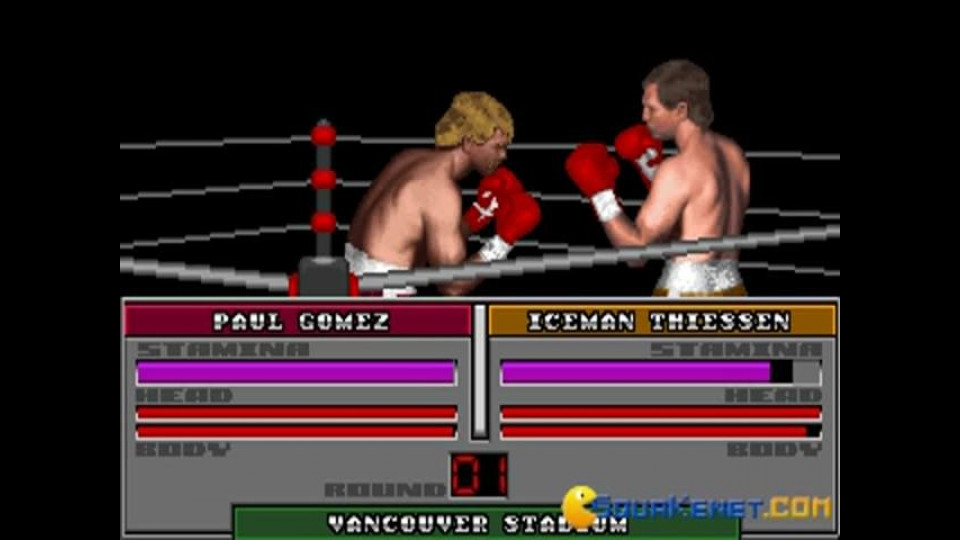Screen dimensions: 960x540
Task: Click the Squakenet.com watermark logo
Action: point(697,507)
